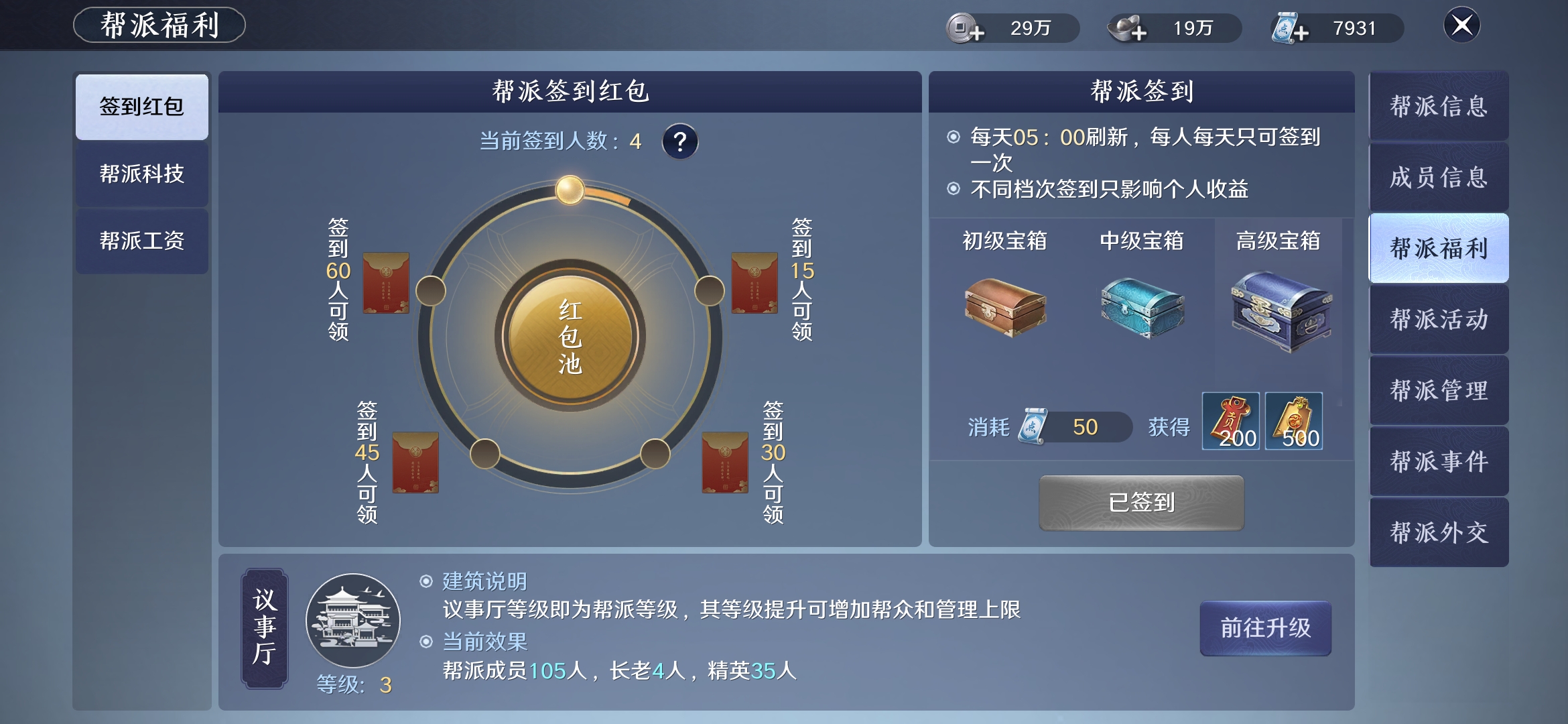
Task: Click 前往升级 to upgrade the hall
Action: pos(1265,628)
